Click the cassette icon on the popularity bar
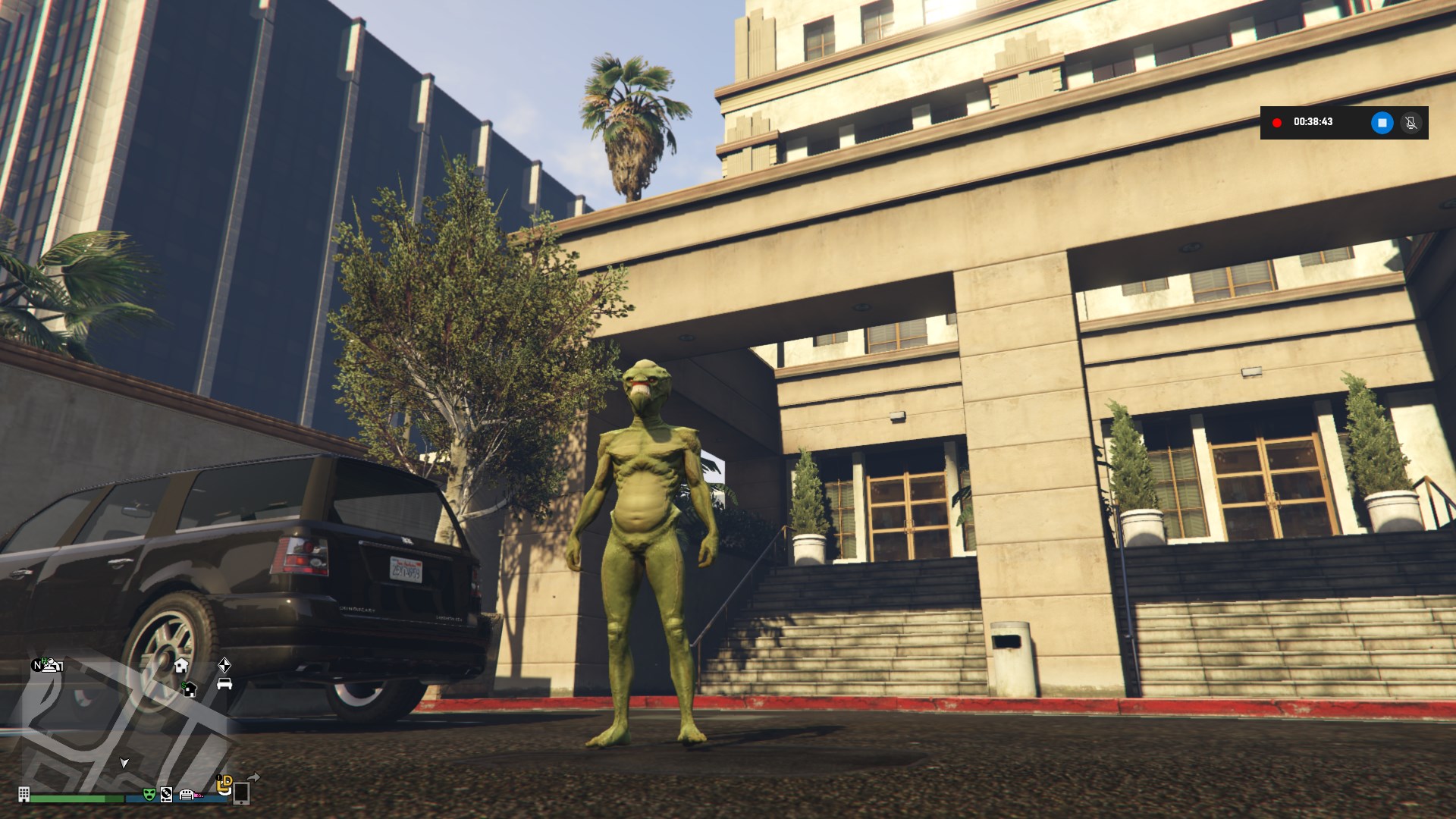1456x819 pixels. tap(187, 795)
